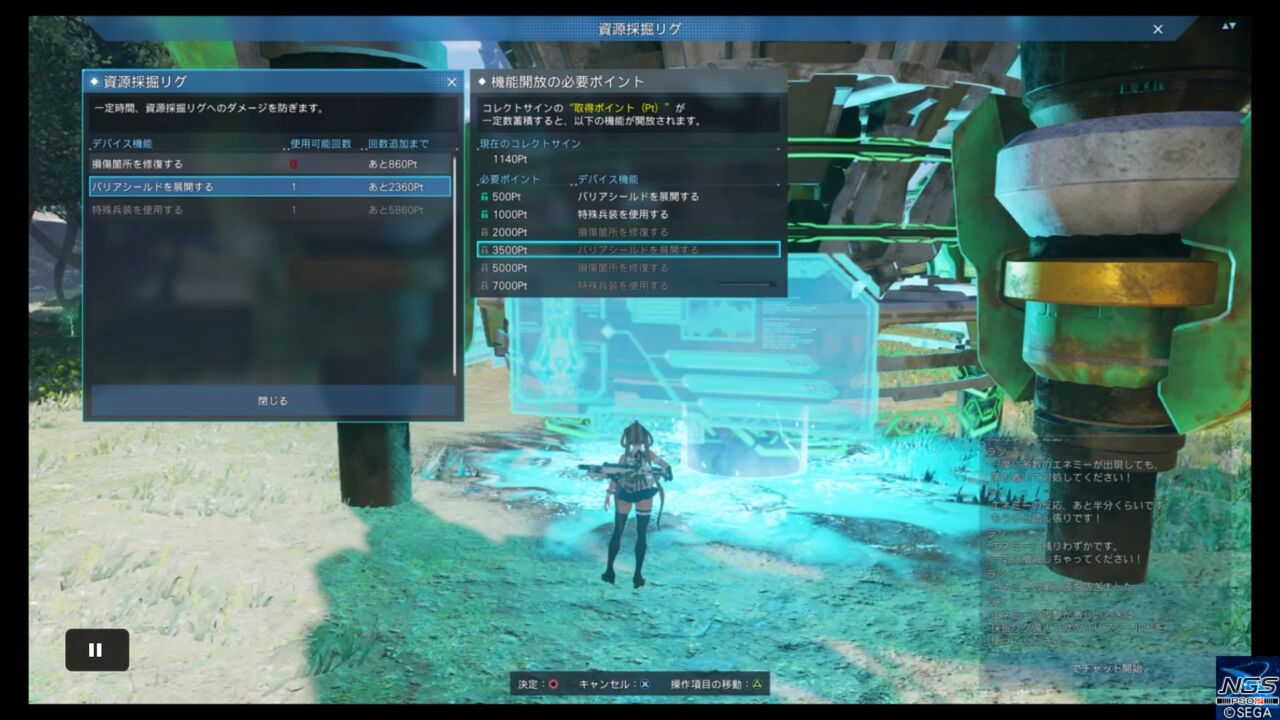The image size is (1280, 720).
Task: Click the padlock icon beside 1000Pt
Action: pos(486,215)
